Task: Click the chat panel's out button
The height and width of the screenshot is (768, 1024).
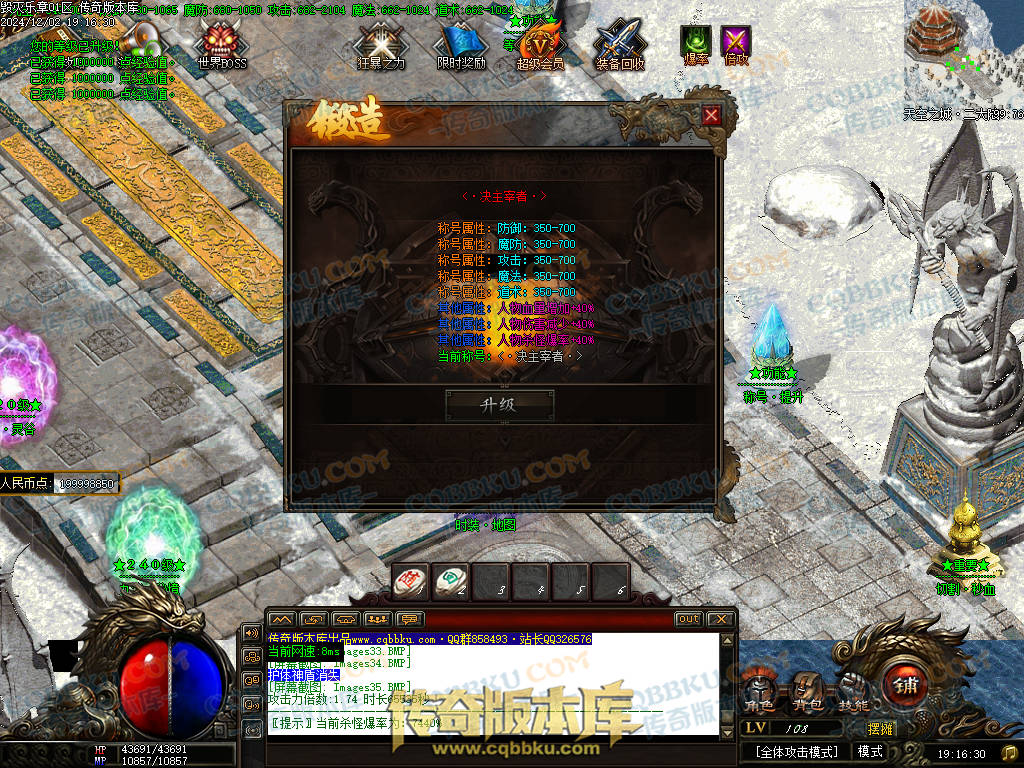Action: [x=688, y=619]
